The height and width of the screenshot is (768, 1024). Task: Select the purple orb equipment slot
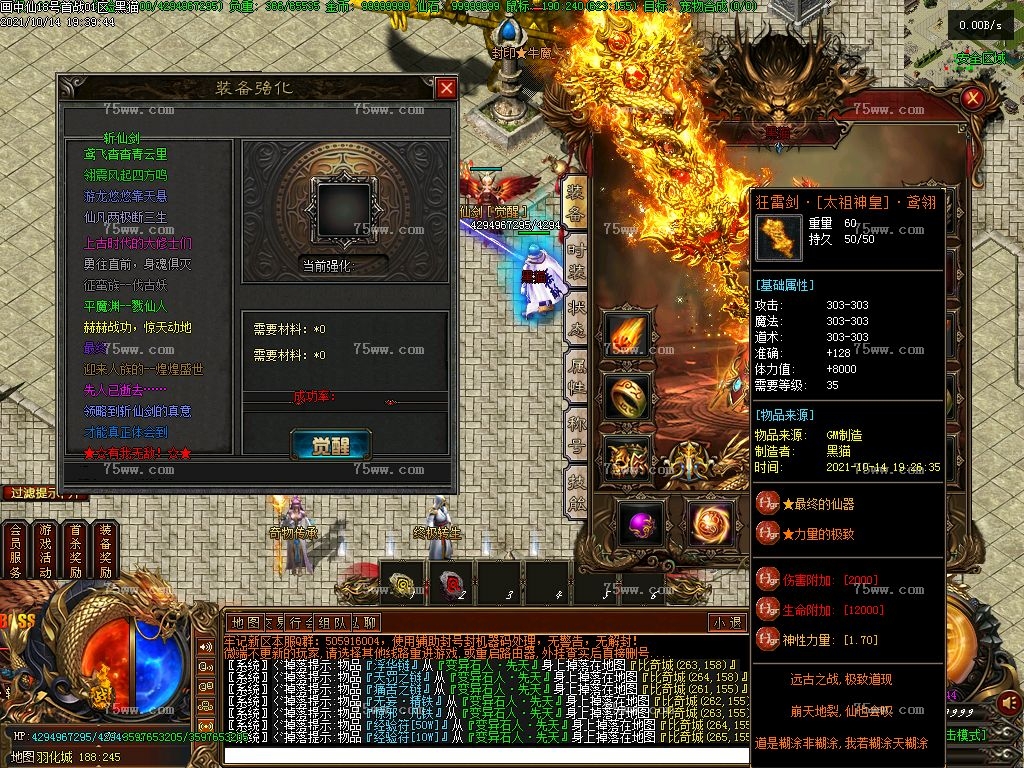click(640, 523)
